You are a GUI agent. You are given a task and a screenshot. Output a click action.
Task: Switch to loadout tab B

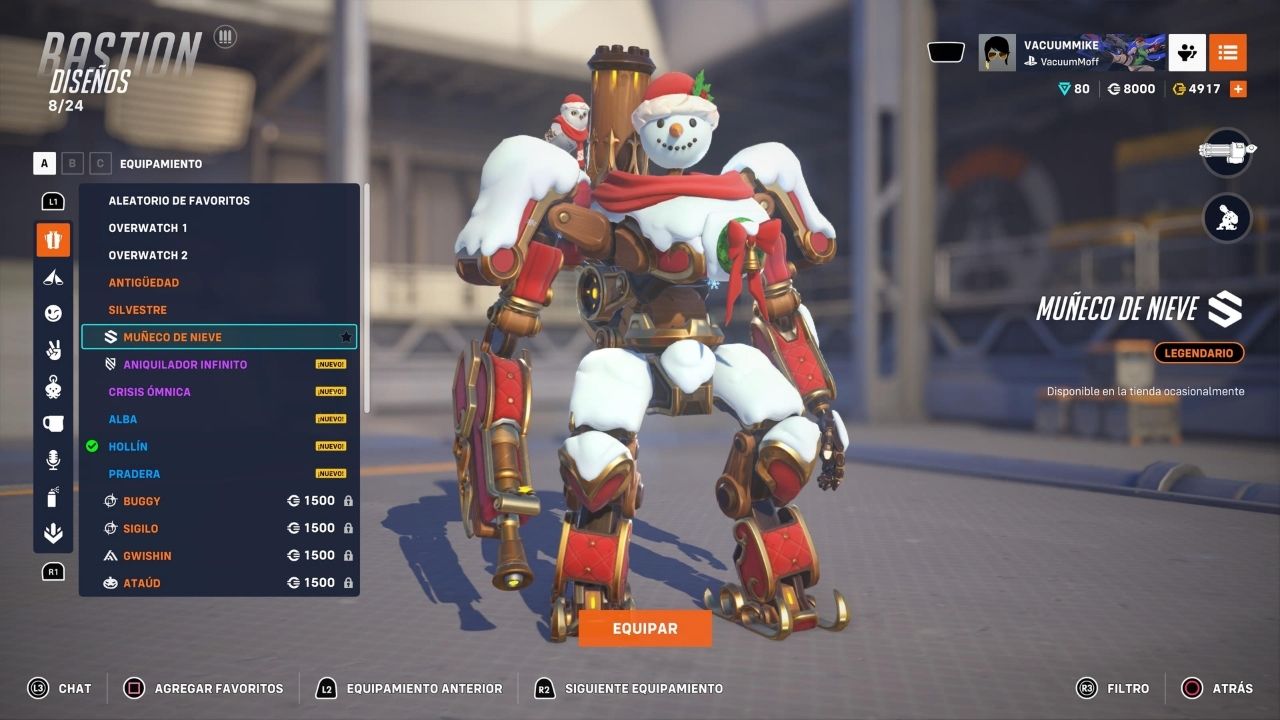[x=72, y=164]
